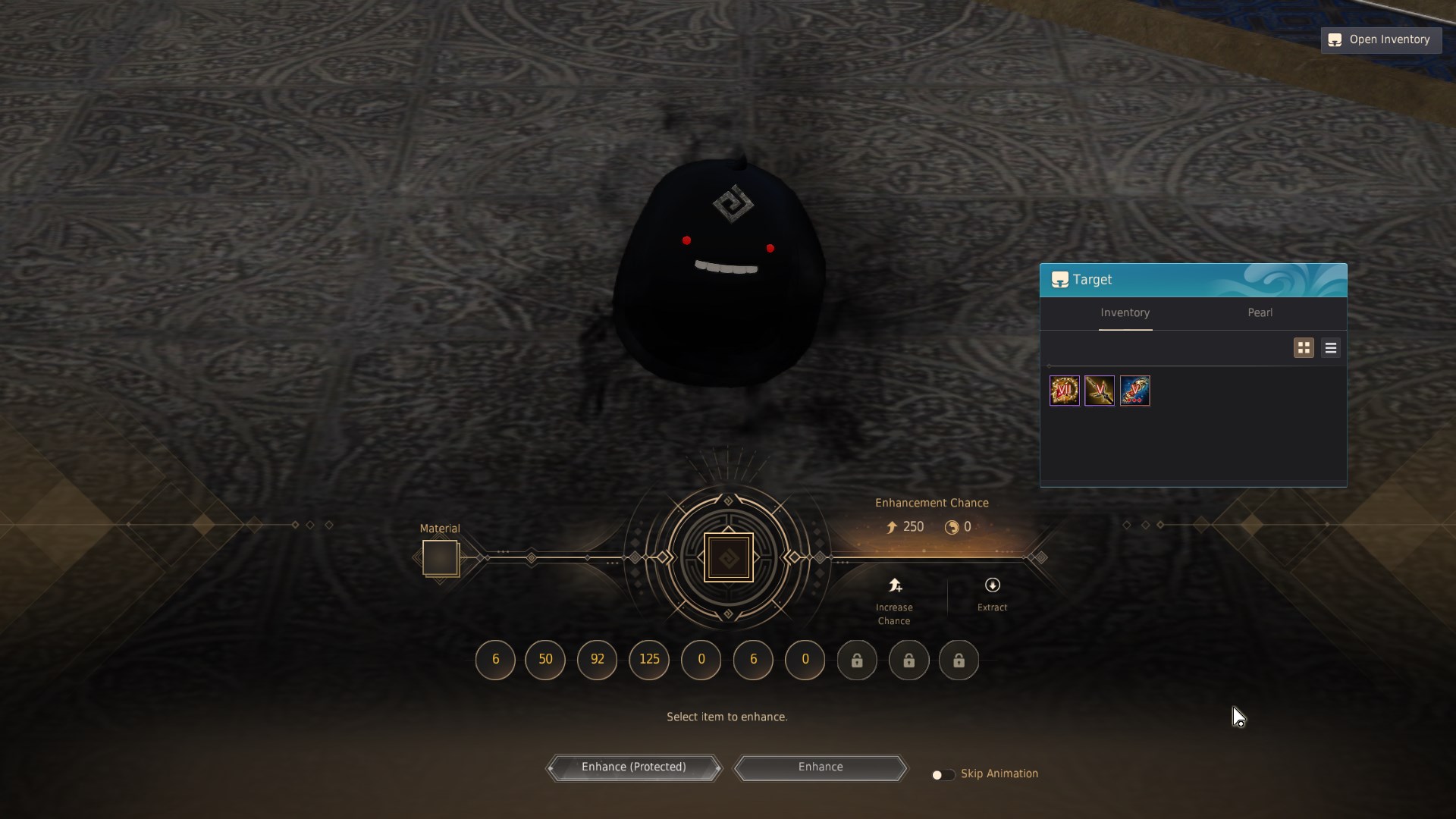Start a regular Enhance attempt
The image size is (1456, 819).
point(821,767)
